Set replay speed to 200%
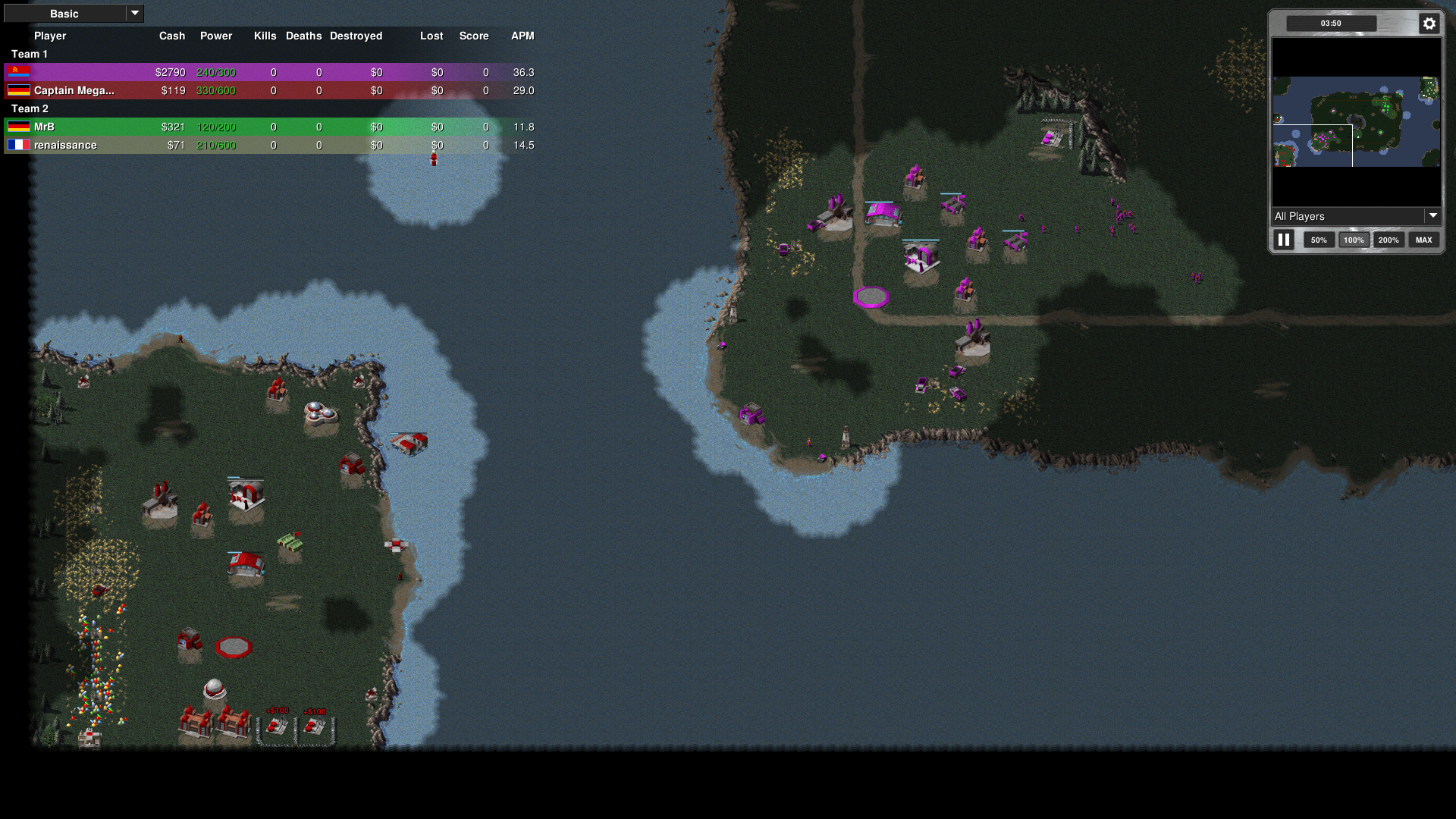 [x=1389, y=240]
